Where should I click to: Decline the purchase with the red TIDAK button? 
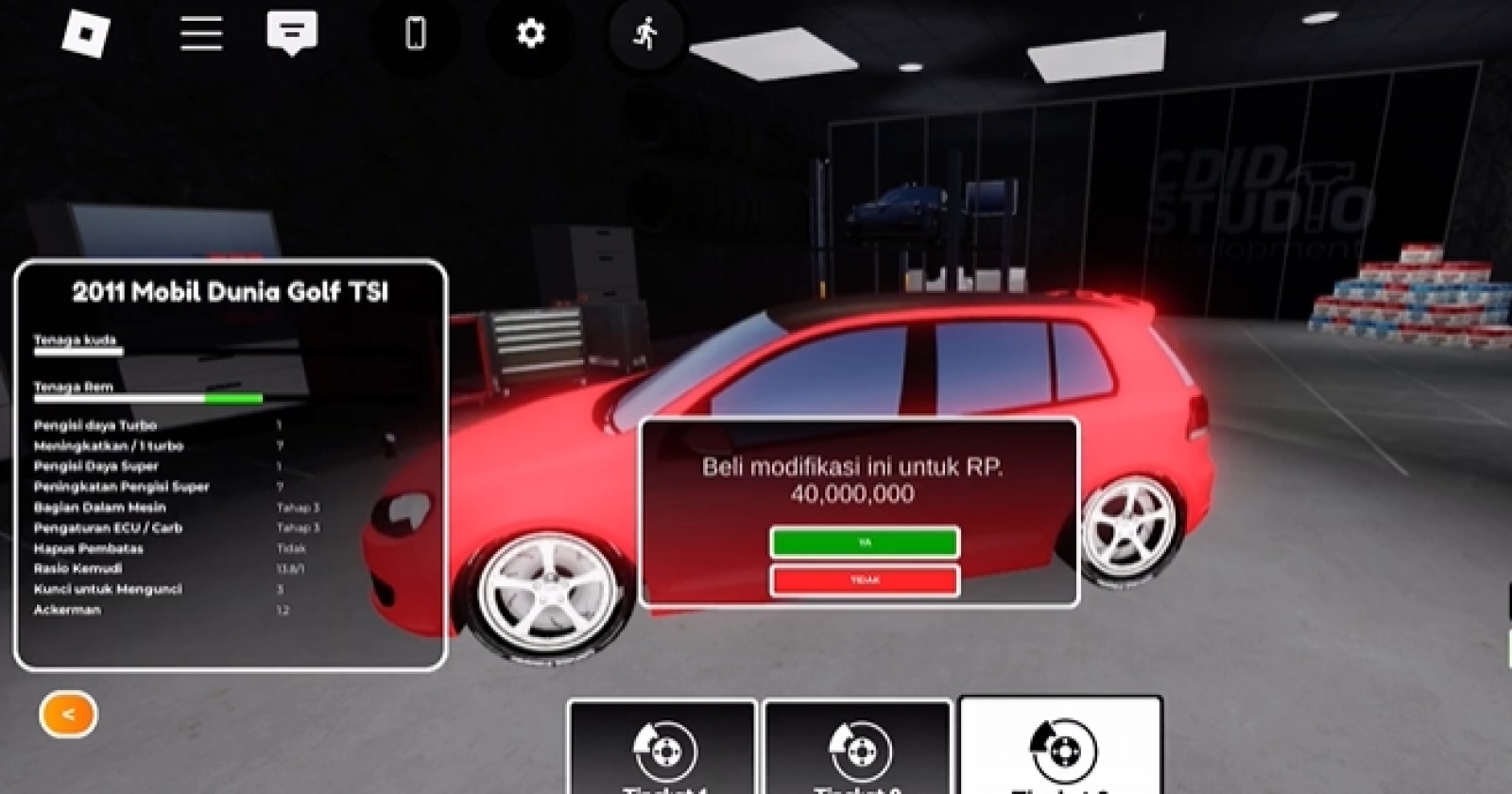[x=865, y=579]
